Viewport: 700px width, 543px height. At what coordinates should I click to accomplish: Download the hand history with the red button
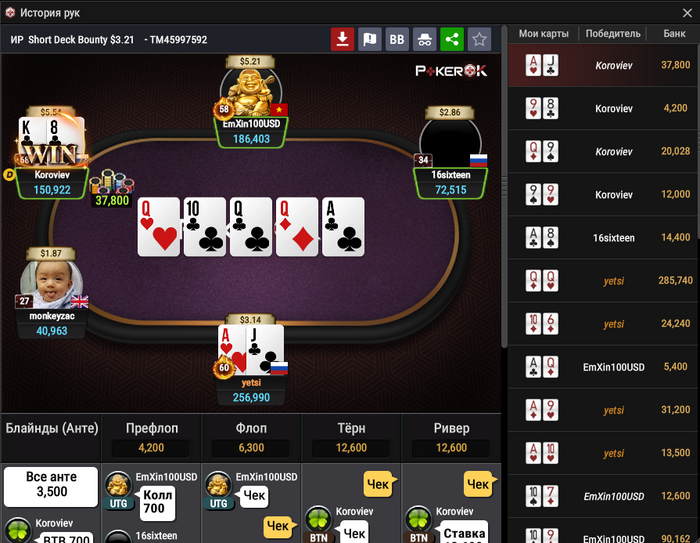click(342, 39)
